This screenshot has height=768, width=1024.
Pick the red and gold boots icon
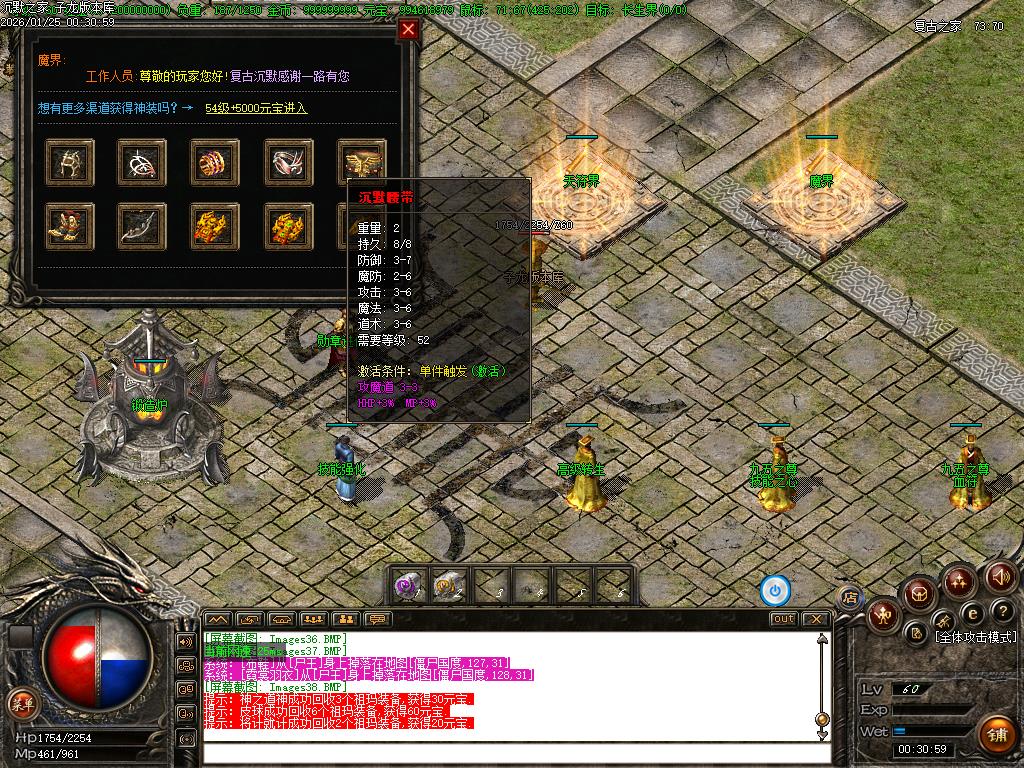(x=70, y=226)
